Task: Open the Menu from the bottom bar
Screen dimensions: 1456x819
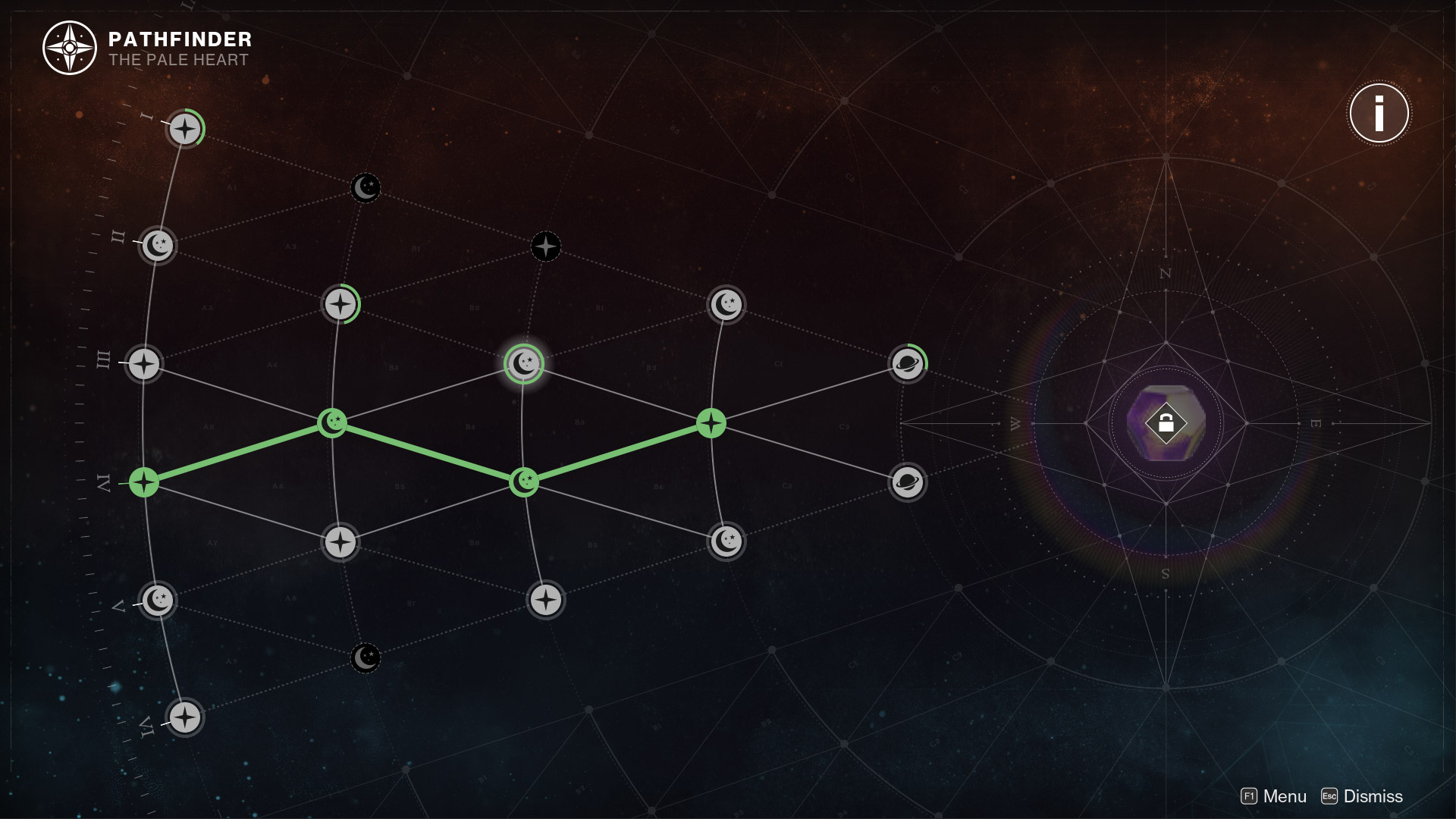Action: pos(1283,796)
